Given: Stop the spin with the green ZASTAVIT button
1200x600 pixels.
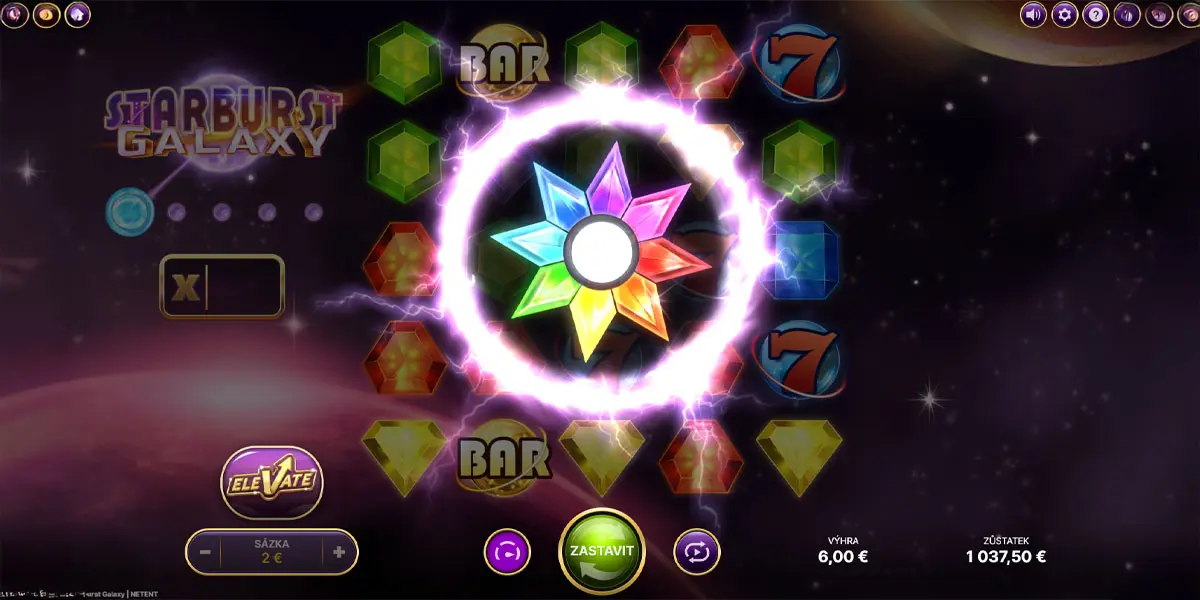Looking at the screenshot, I should click(x=601, y=551).
